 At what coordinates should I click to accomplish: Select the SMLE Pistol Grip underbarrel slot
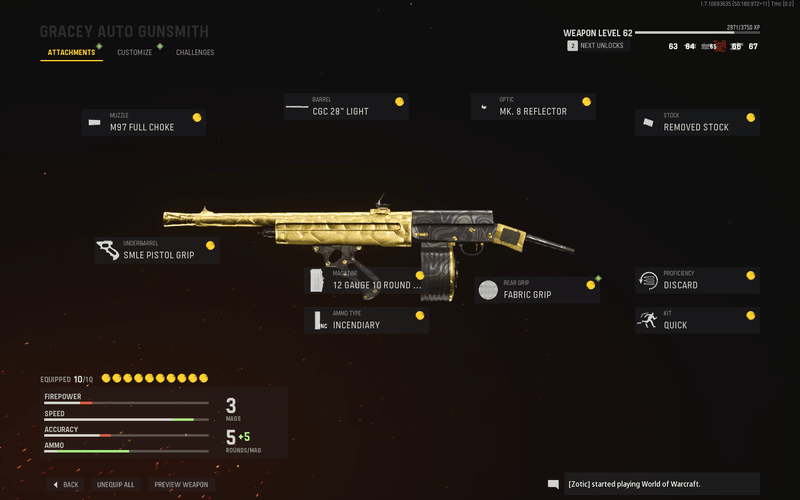click(157, 250)
